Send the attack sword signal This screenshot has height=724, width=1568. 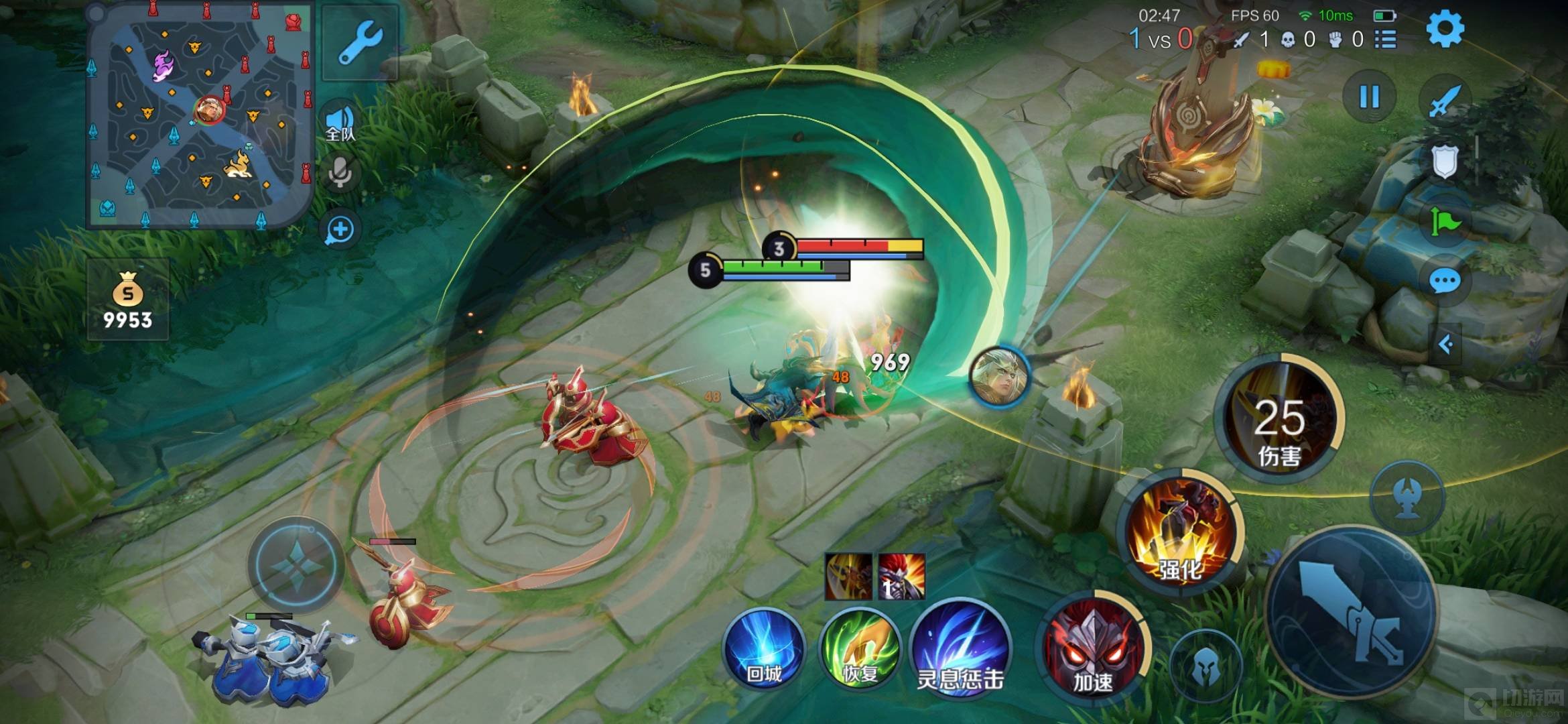[1444, 99]
